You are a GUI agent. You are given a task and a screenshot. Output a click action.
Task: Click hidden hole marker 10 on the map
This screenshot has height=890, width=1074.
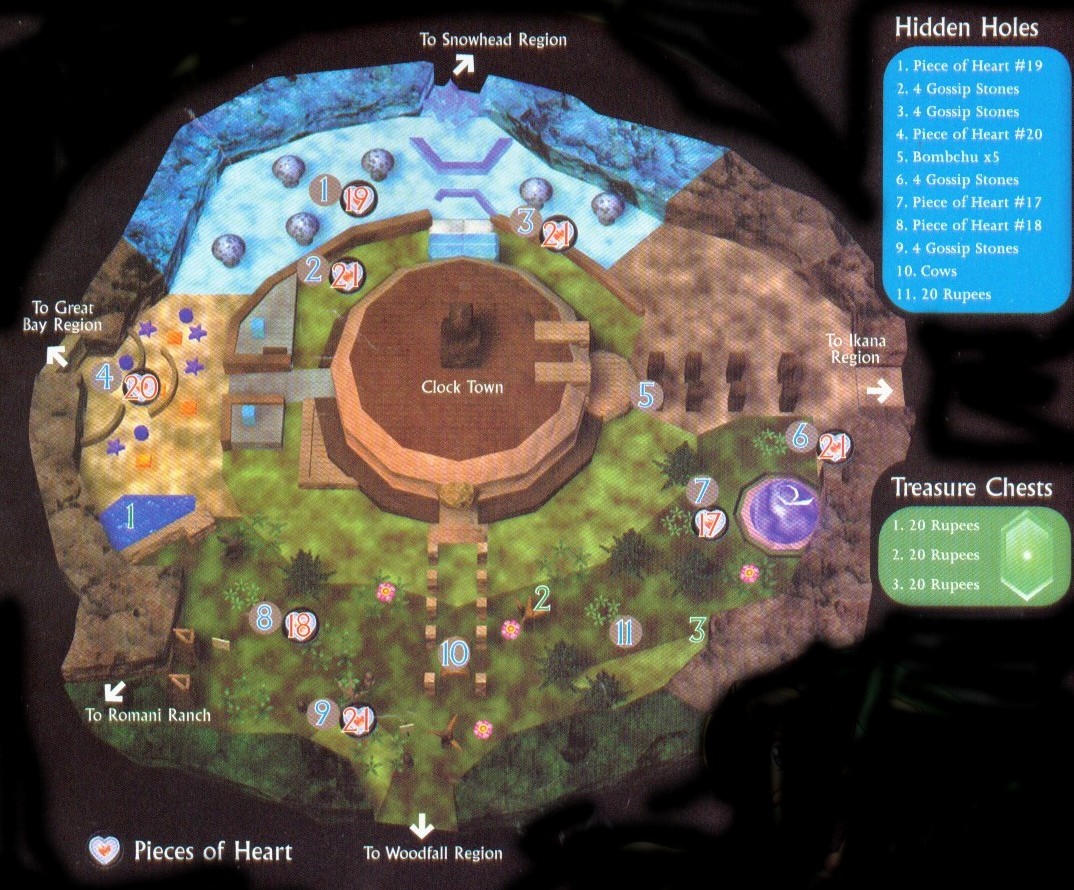[x=454, y=654]
